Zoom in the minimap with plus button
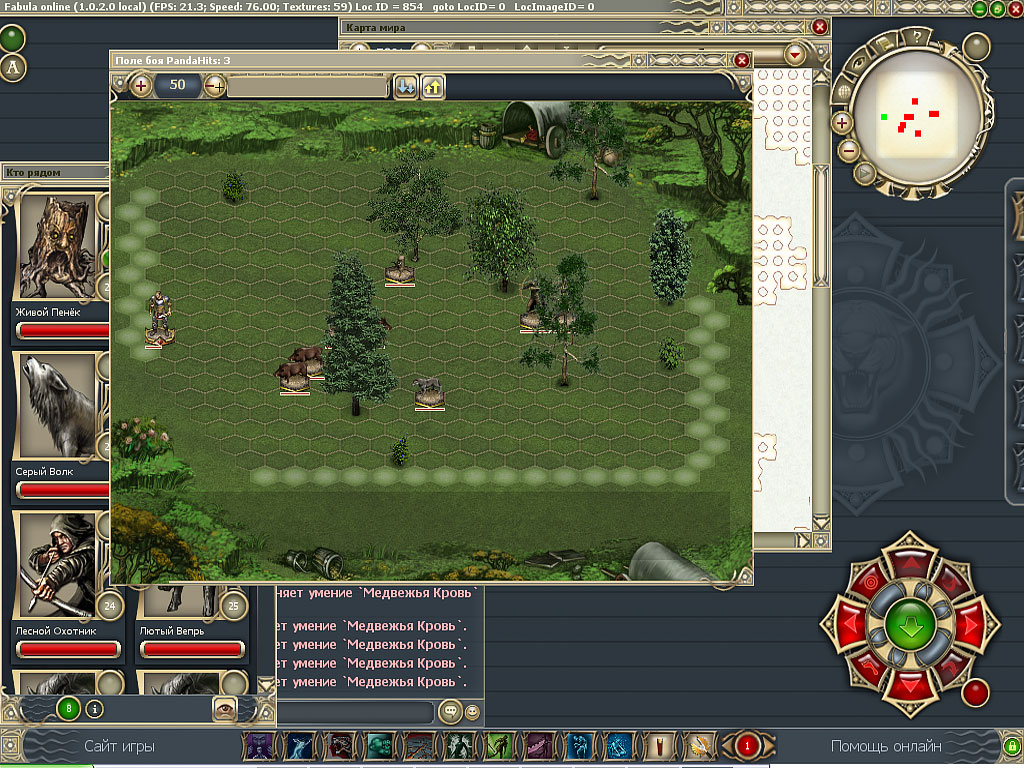Image resolution: width=1024 pixels, height=768 pixels. pos(842,123)
